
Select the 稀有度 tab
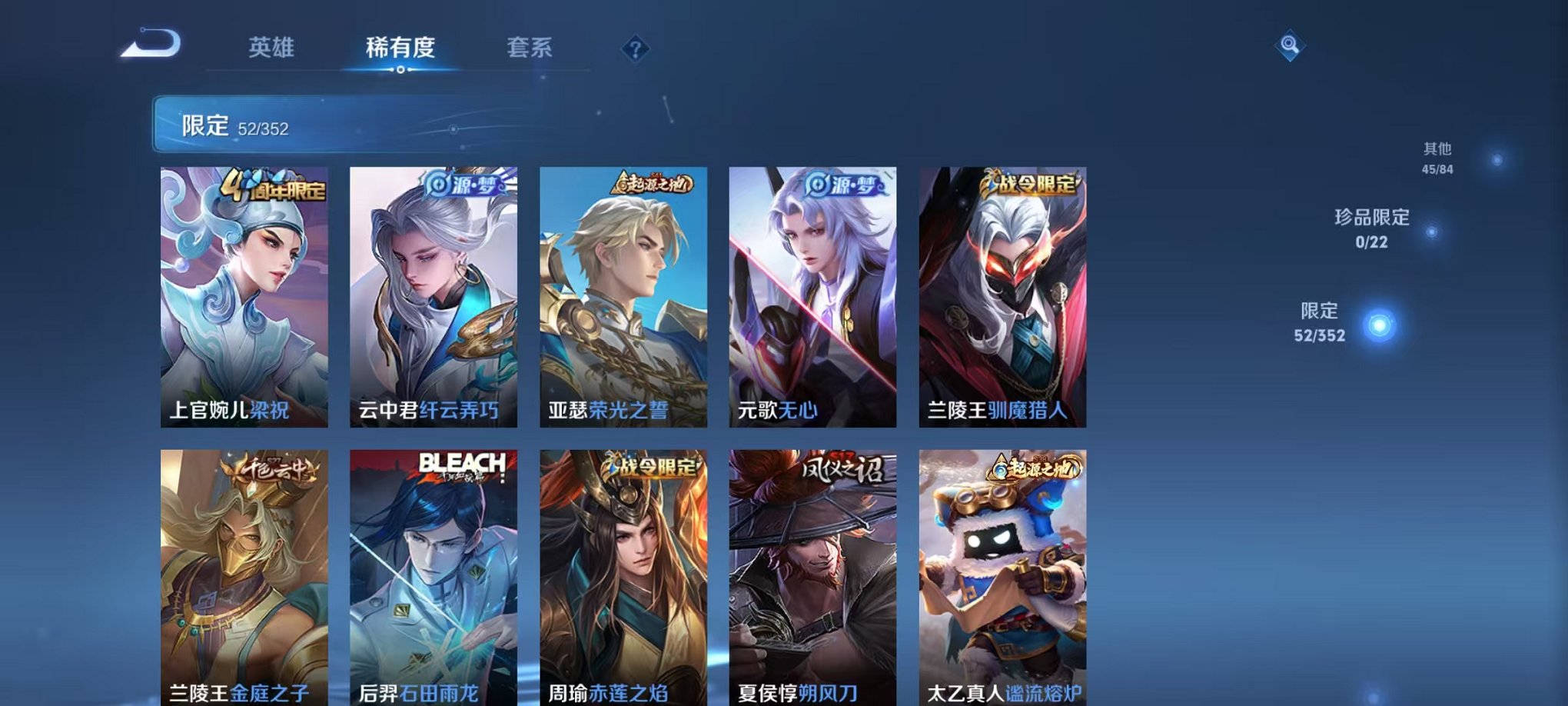click(x=399, y=48)
